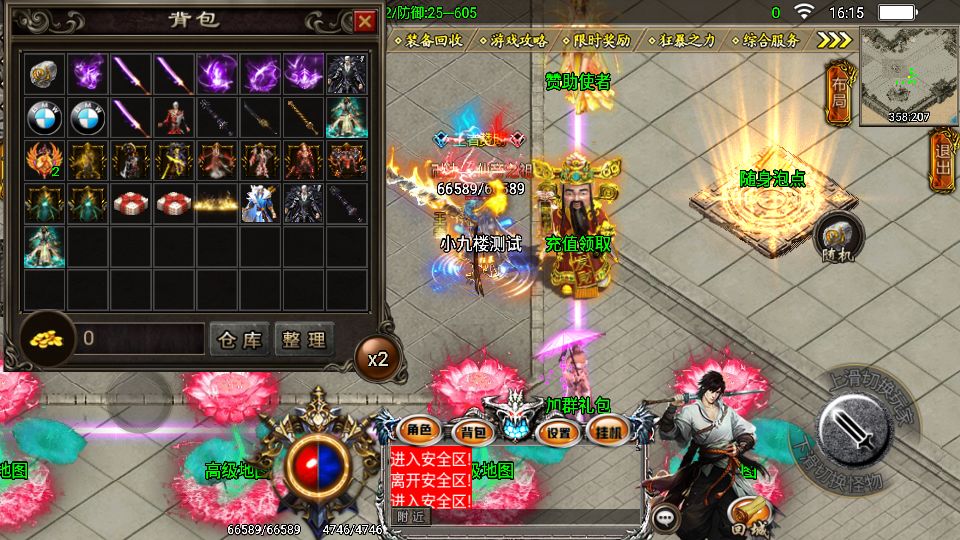Toggle the x2 speed button
The width and height of the screenshot is (960, 540).
378,356
